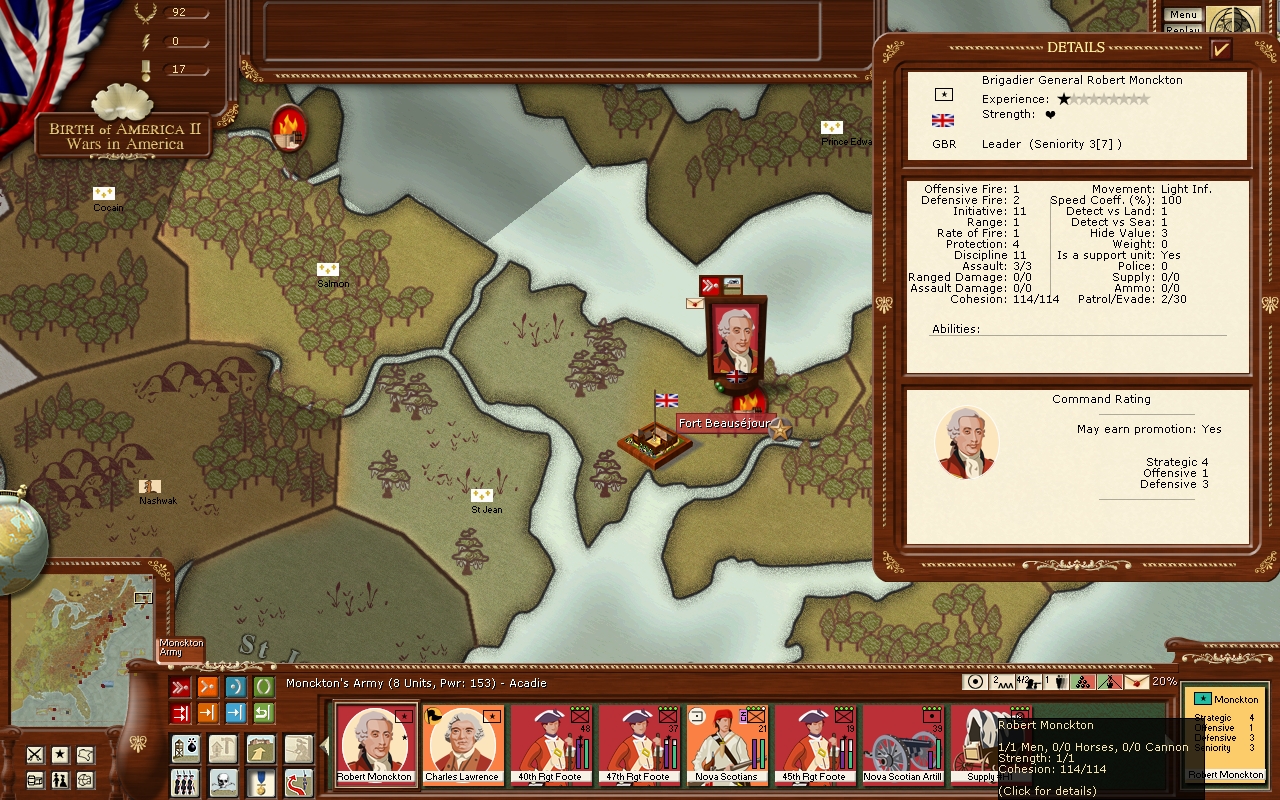1280x800 pixels.
Task: Click the Monckton Army tab
Action: click(x=181, y=648)
